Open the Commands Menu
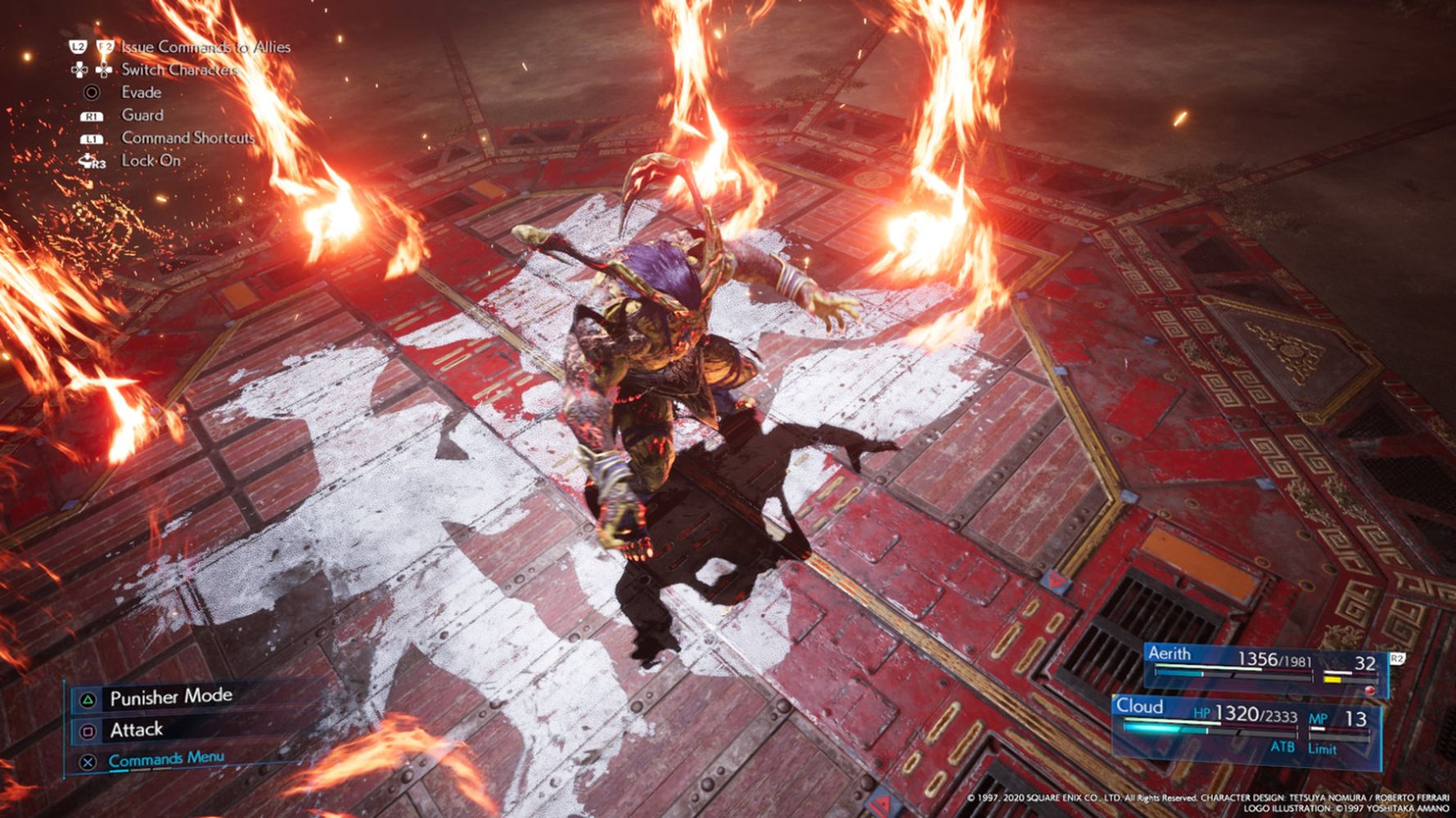Screen dimensions: 1456x818 click(x=165, y=759)
